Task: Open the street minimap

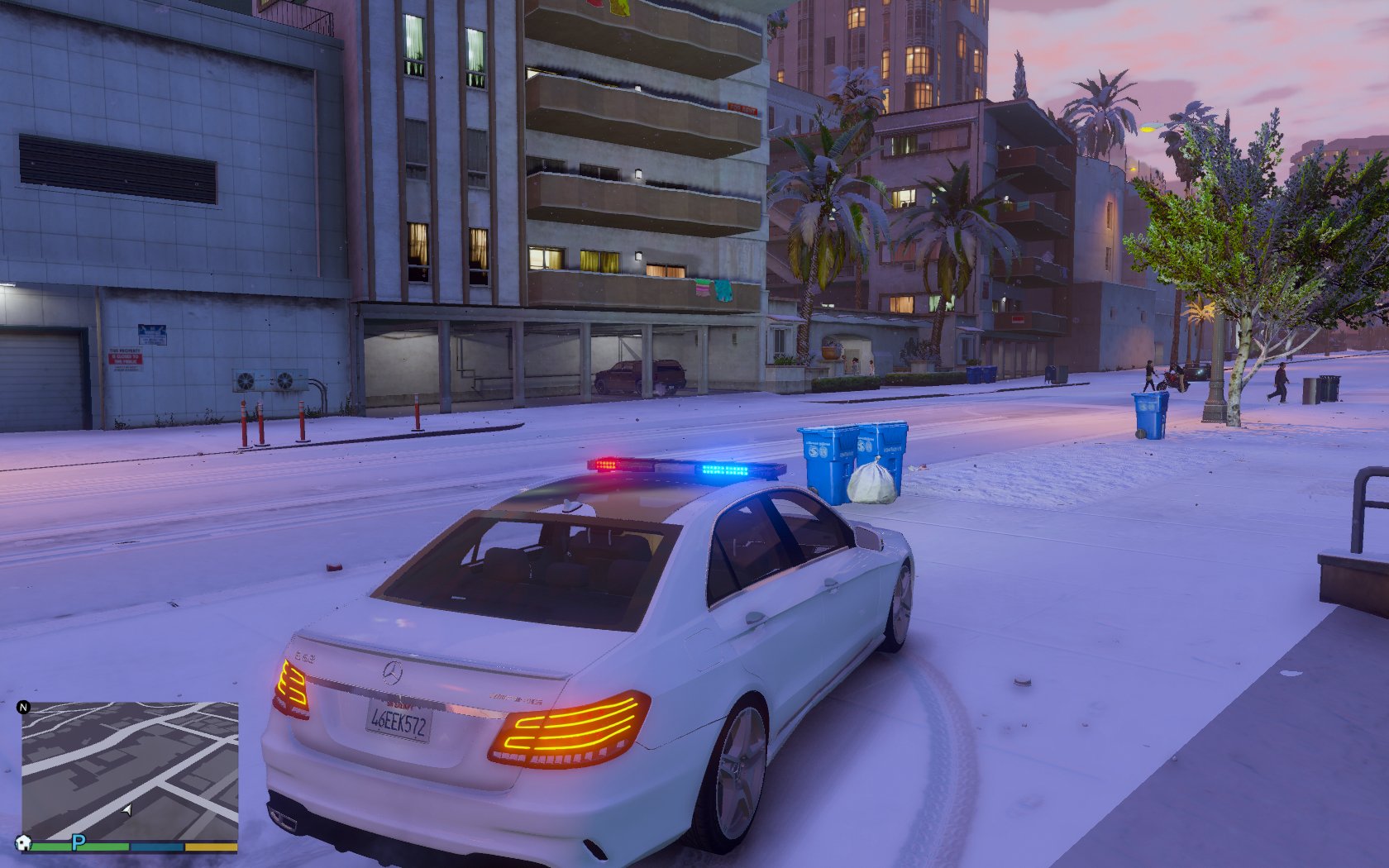Action: (130, 769)
